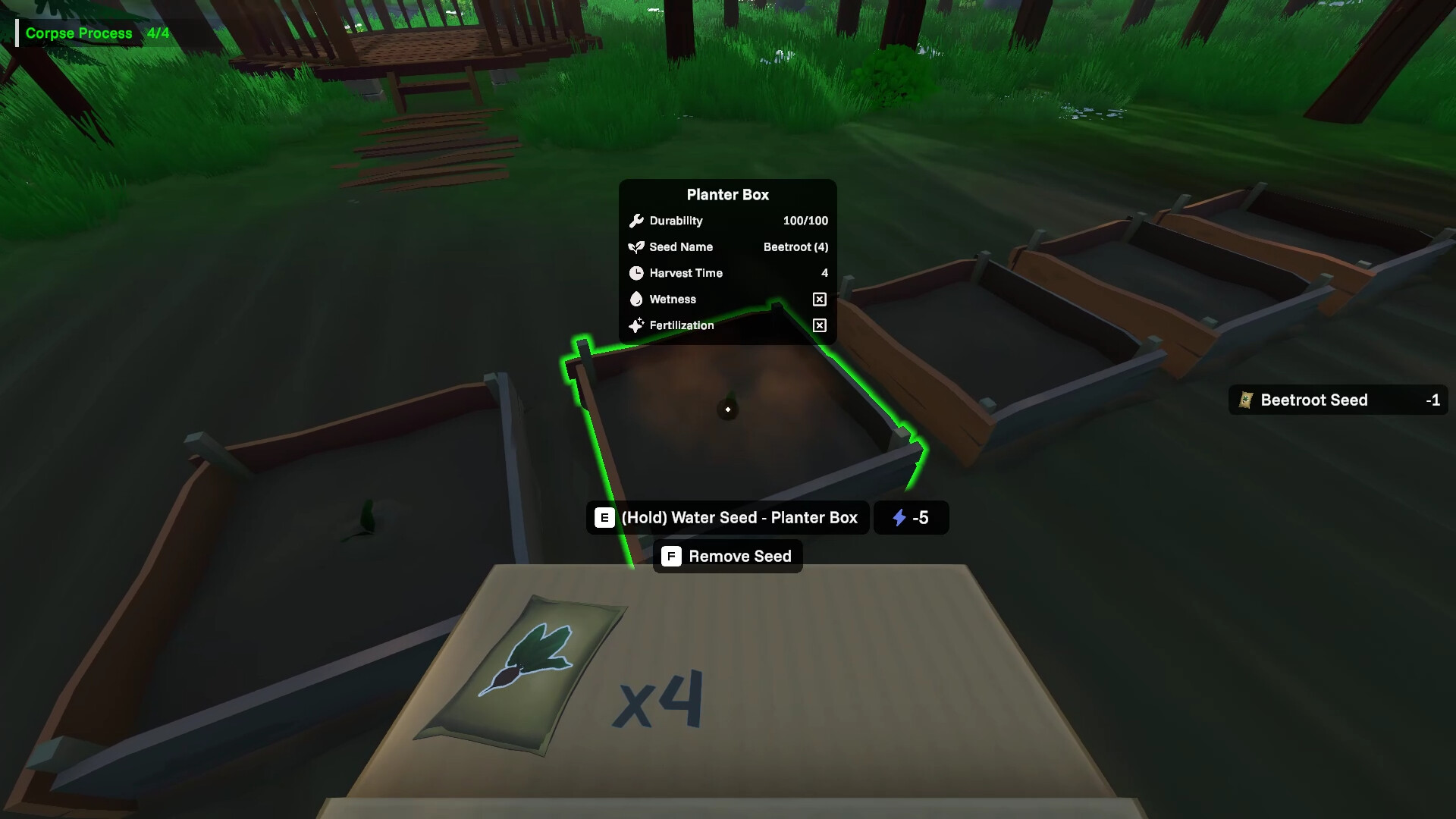Click the water droplet Wetness icon
This screenshot has width=1456, height=819.
636,300
